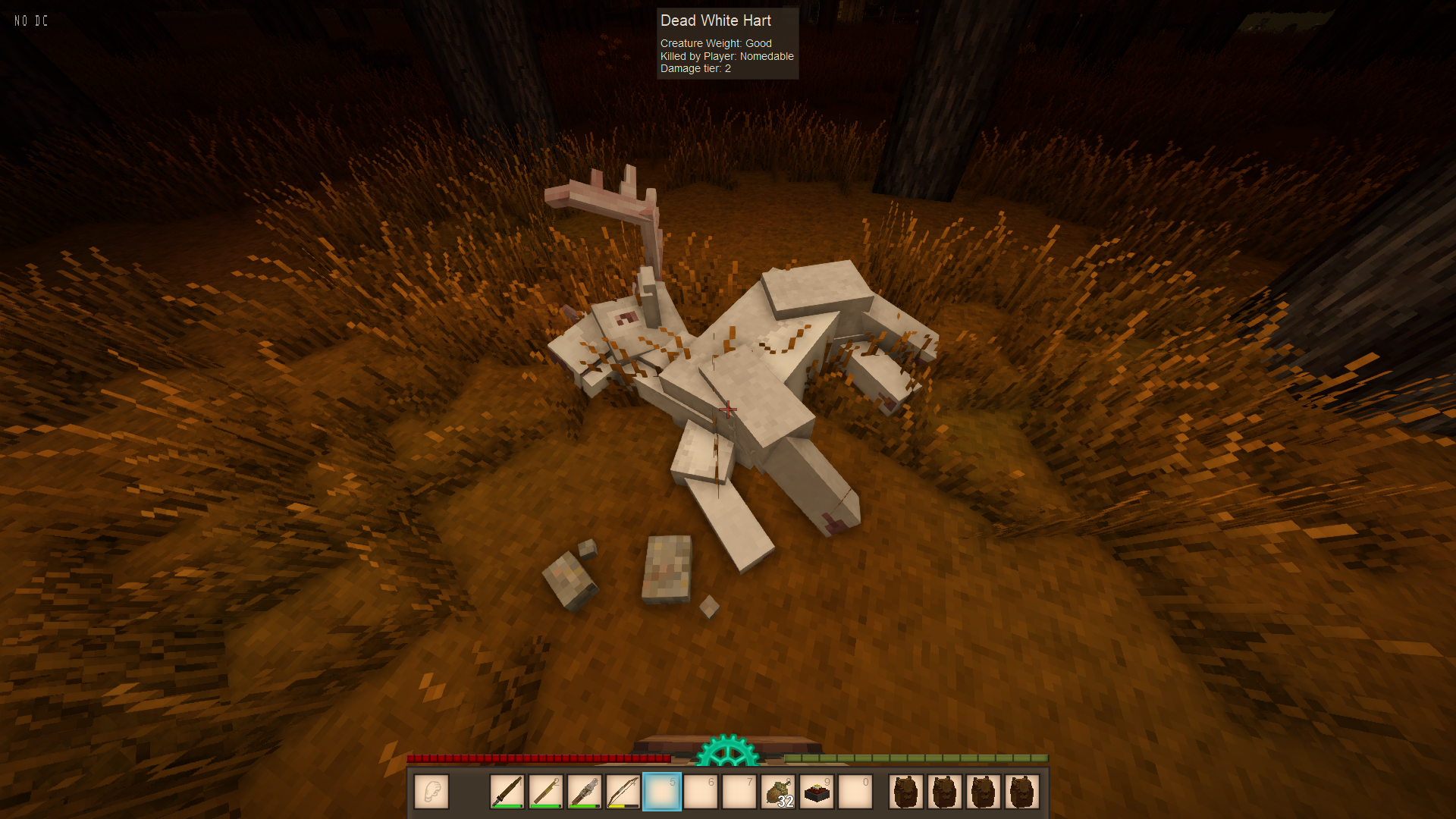Equip the bow in hotbar slot 4
The image size is (1456, 819).
coord(623,792)
